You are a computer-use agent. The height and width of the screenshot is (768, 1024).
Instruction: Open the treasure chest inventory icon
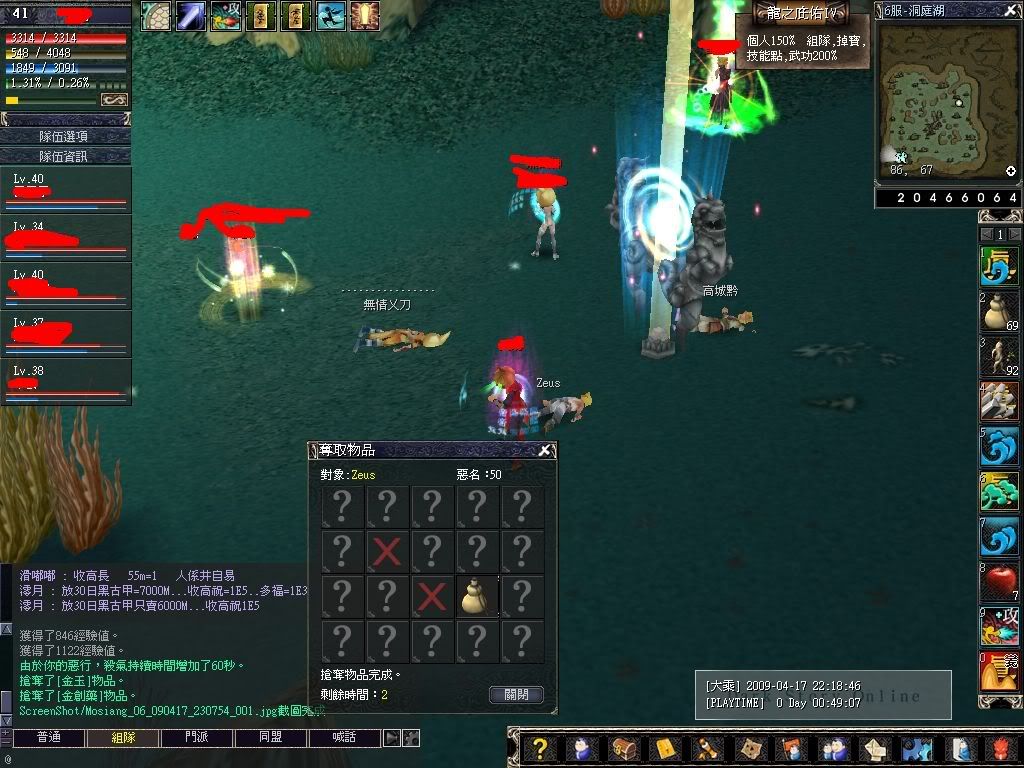(622, 748)
